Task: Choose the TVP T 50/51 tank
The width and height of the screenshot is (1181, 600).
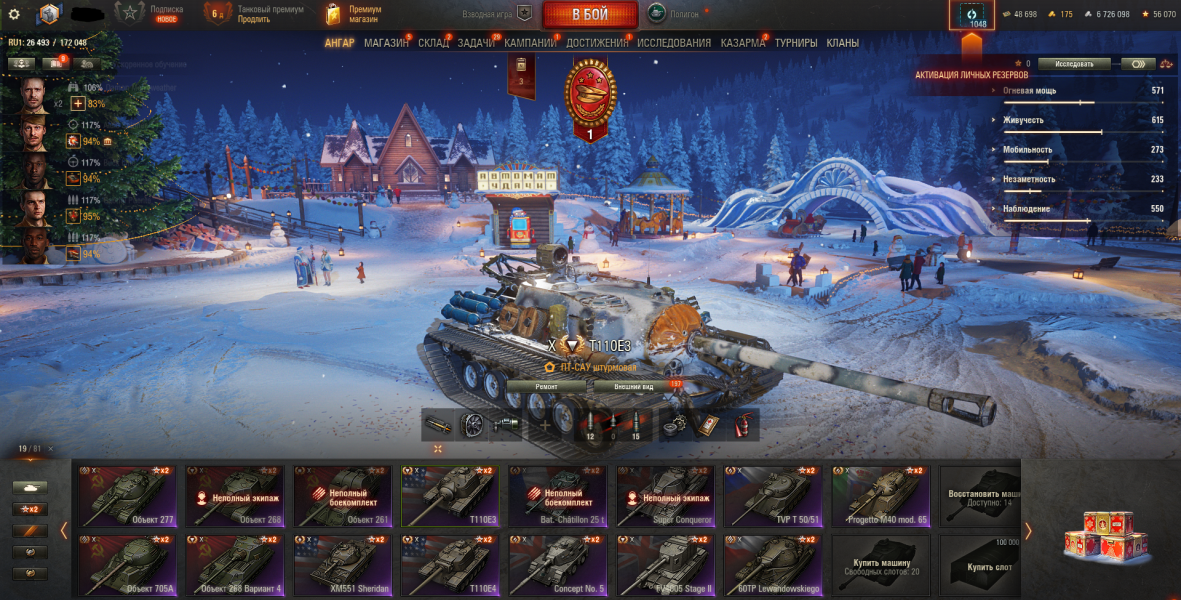Action: pos(770,496)
